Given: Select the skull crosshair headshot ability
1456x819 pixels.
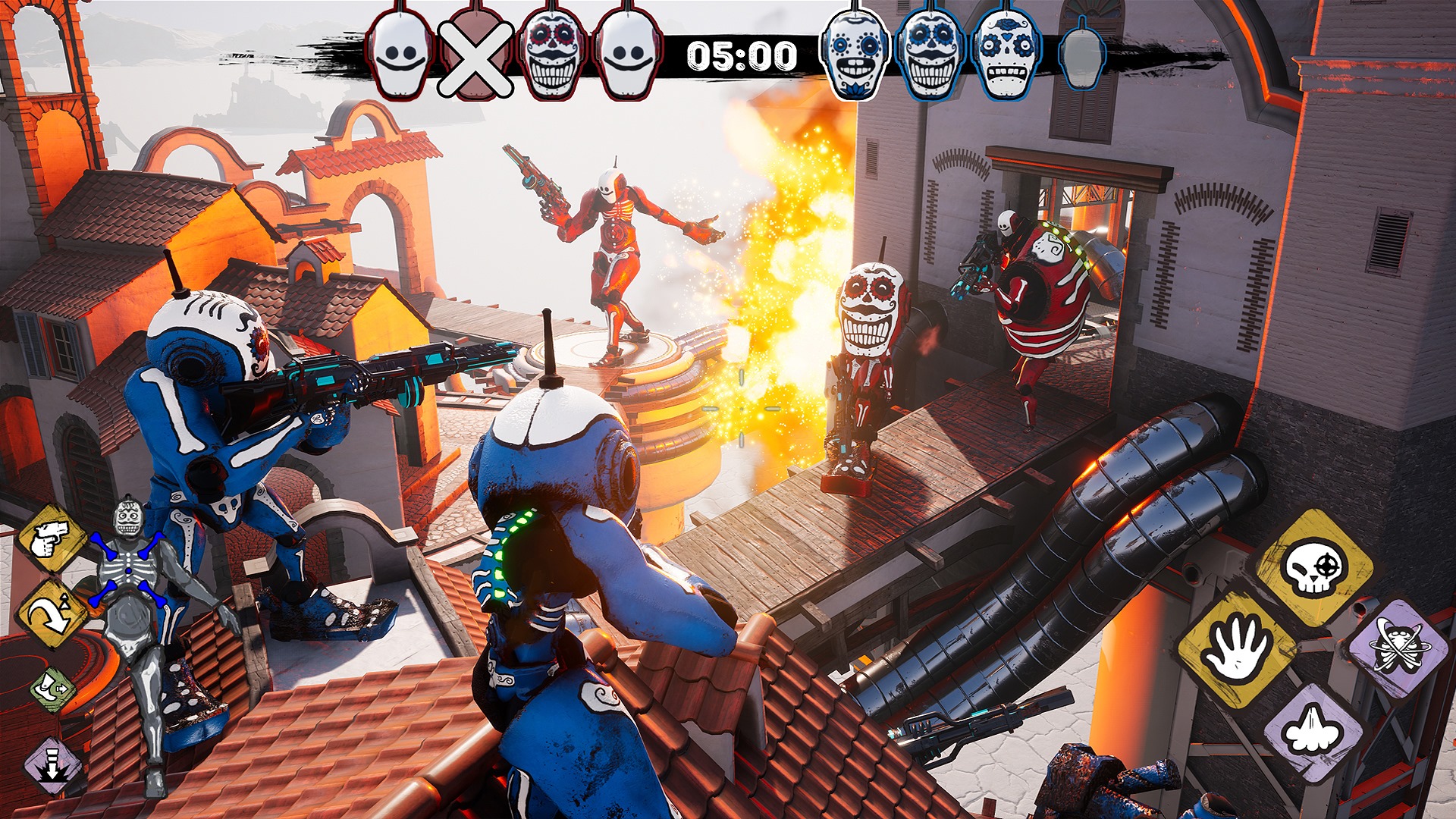Looking at the screenshot, I should 1314,568.
